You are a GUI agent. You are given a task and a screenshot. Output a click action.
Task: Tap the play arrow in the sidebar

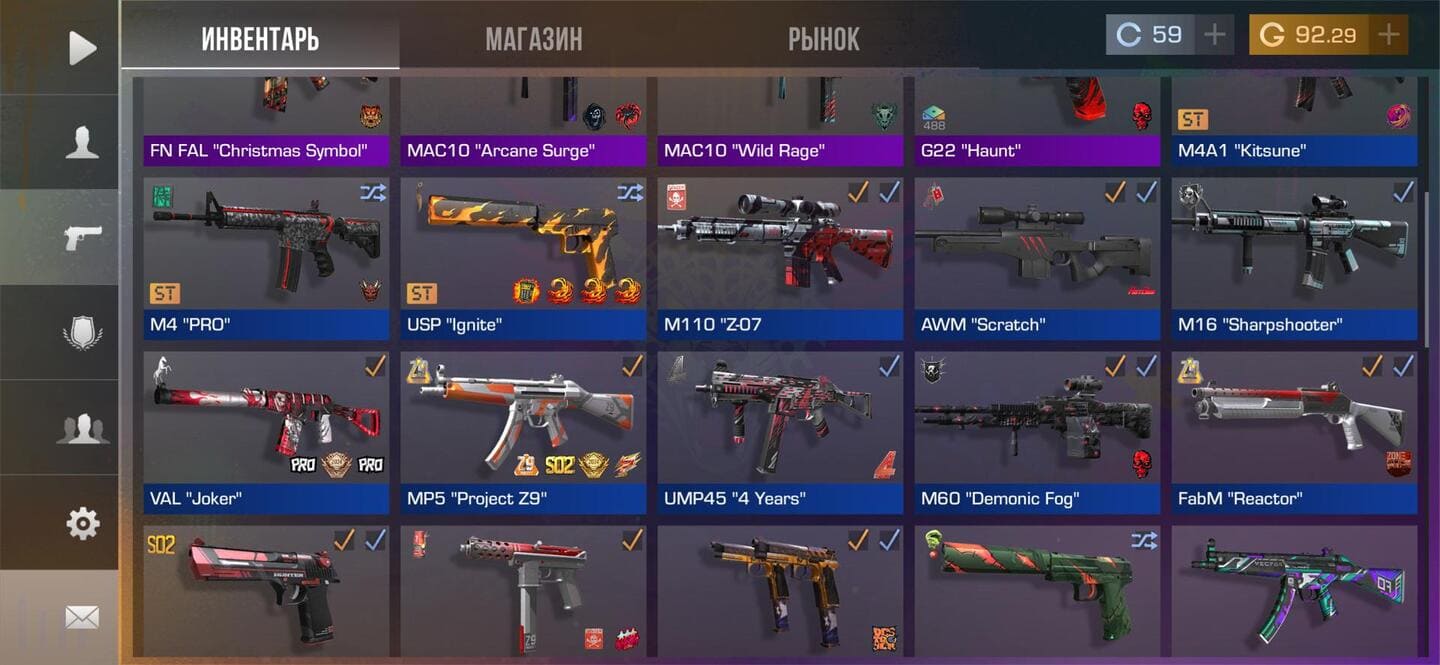[82, 48]
